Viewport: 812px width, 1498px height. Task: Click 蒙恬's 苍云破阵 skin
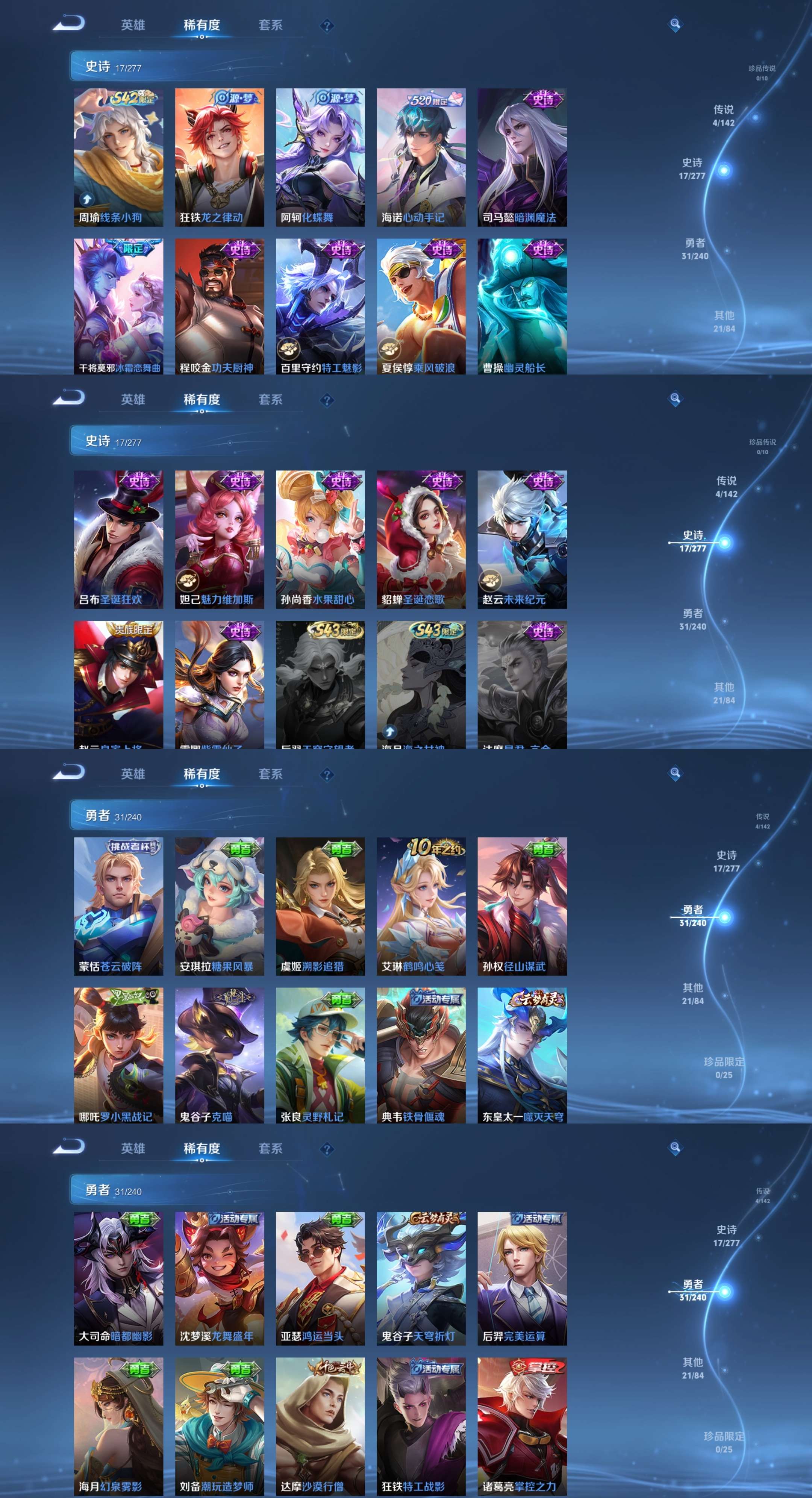118,906
